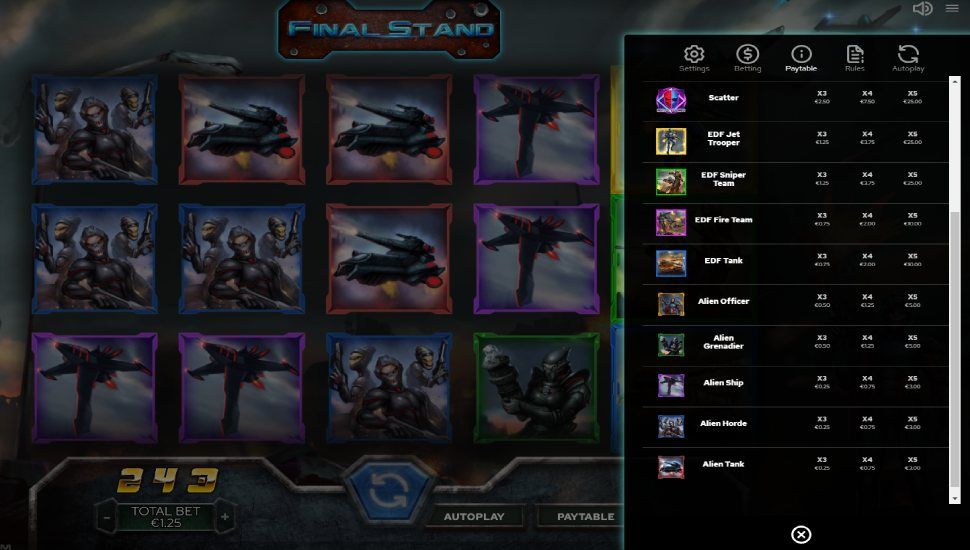Switch to the Betting tab
The height and width of the screenshot is (550, 970).
[747, 59]
